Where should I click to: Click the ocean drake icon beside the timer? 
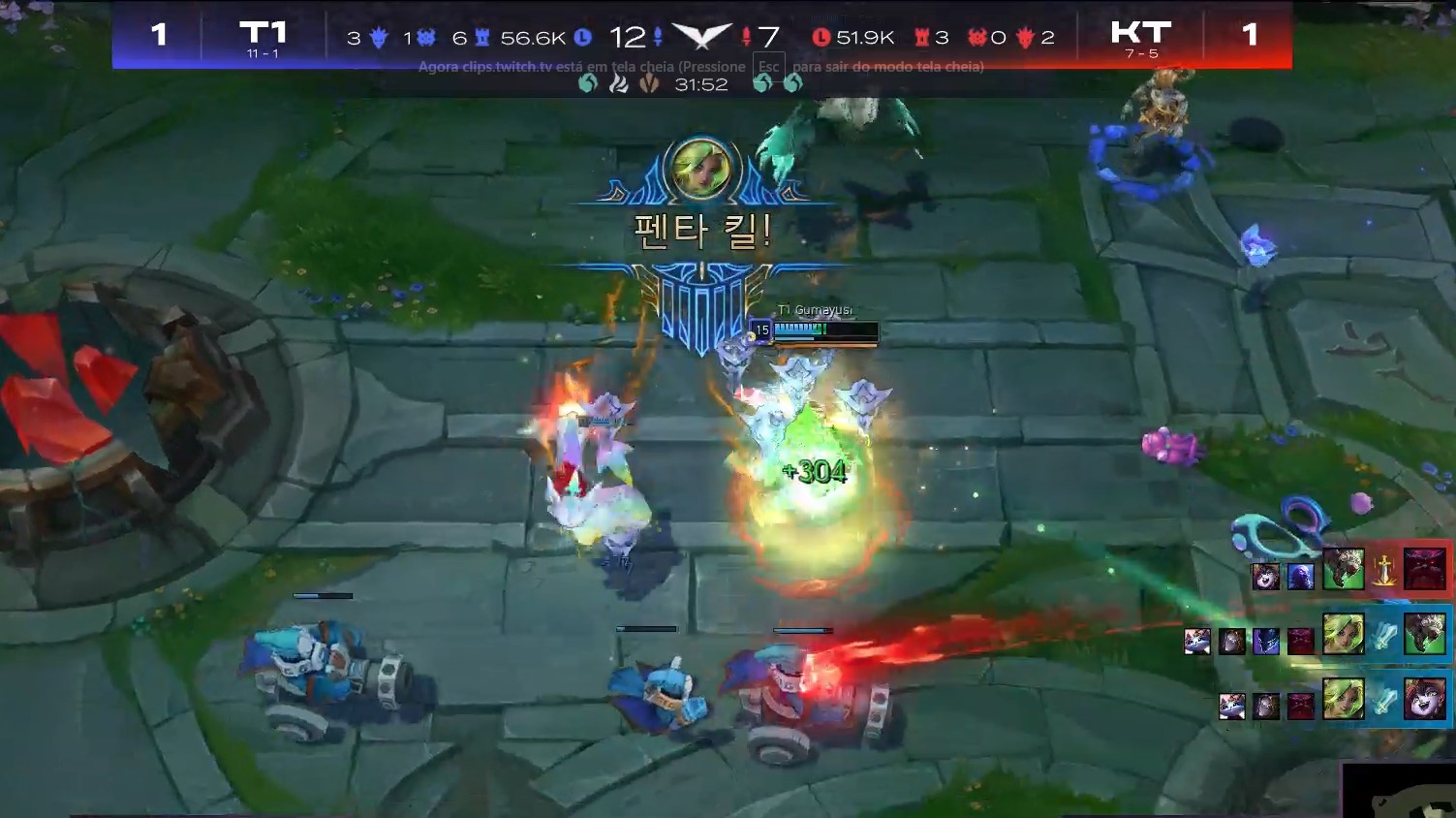588,85
